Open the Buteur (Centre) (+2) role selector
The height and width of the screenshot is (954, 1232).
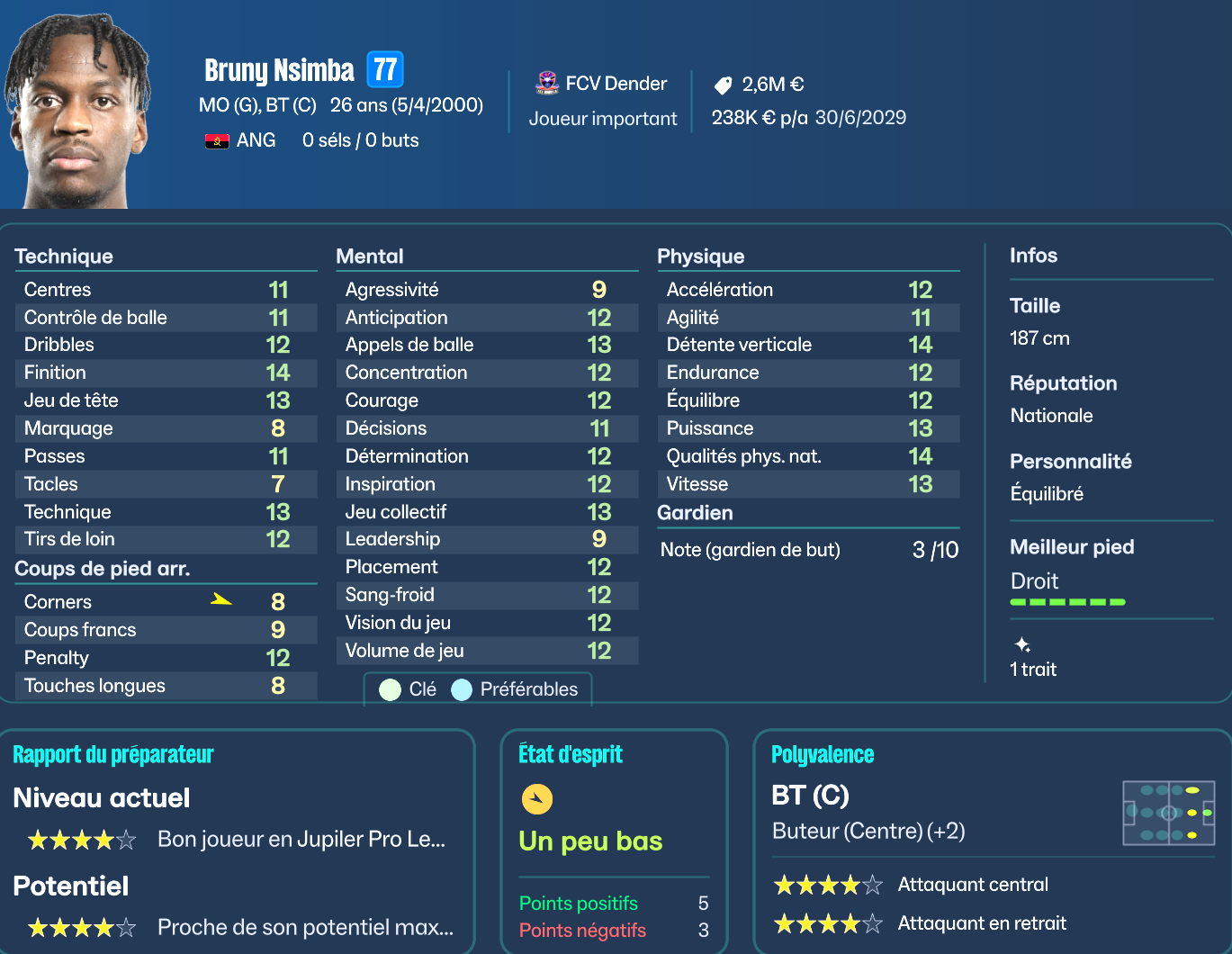(x=868, y=831)
